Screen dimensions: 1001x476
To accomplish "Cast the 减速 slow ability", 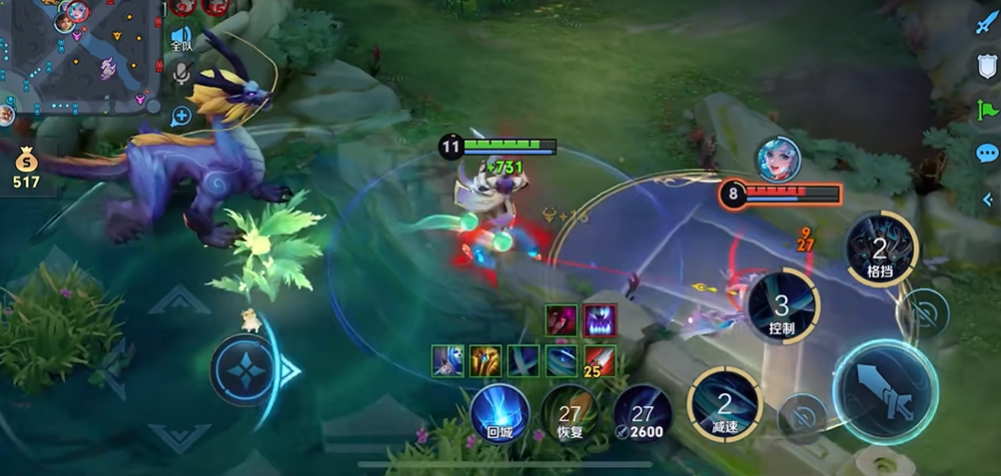I will point(724,404).
